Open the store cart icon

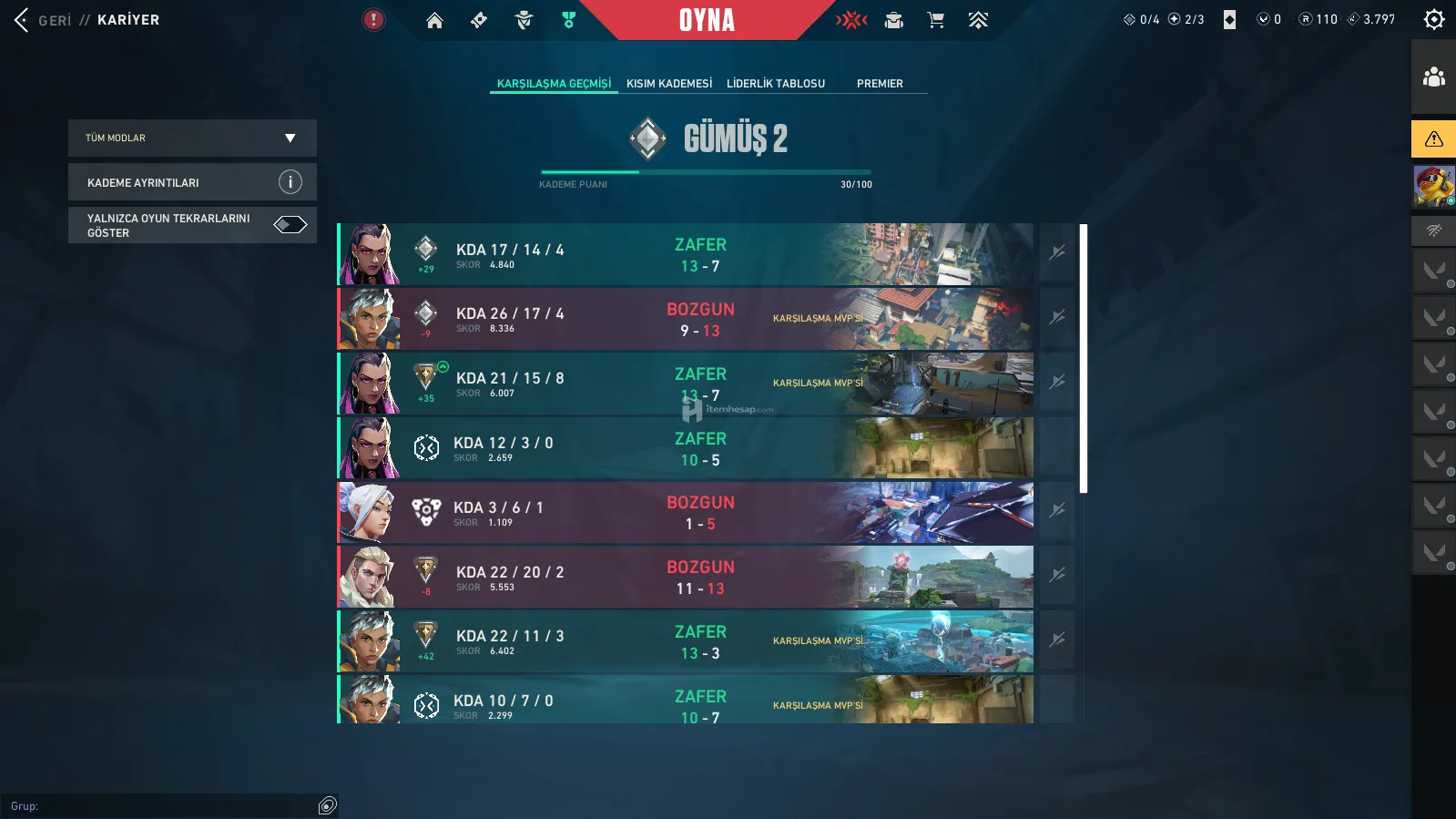935,20
